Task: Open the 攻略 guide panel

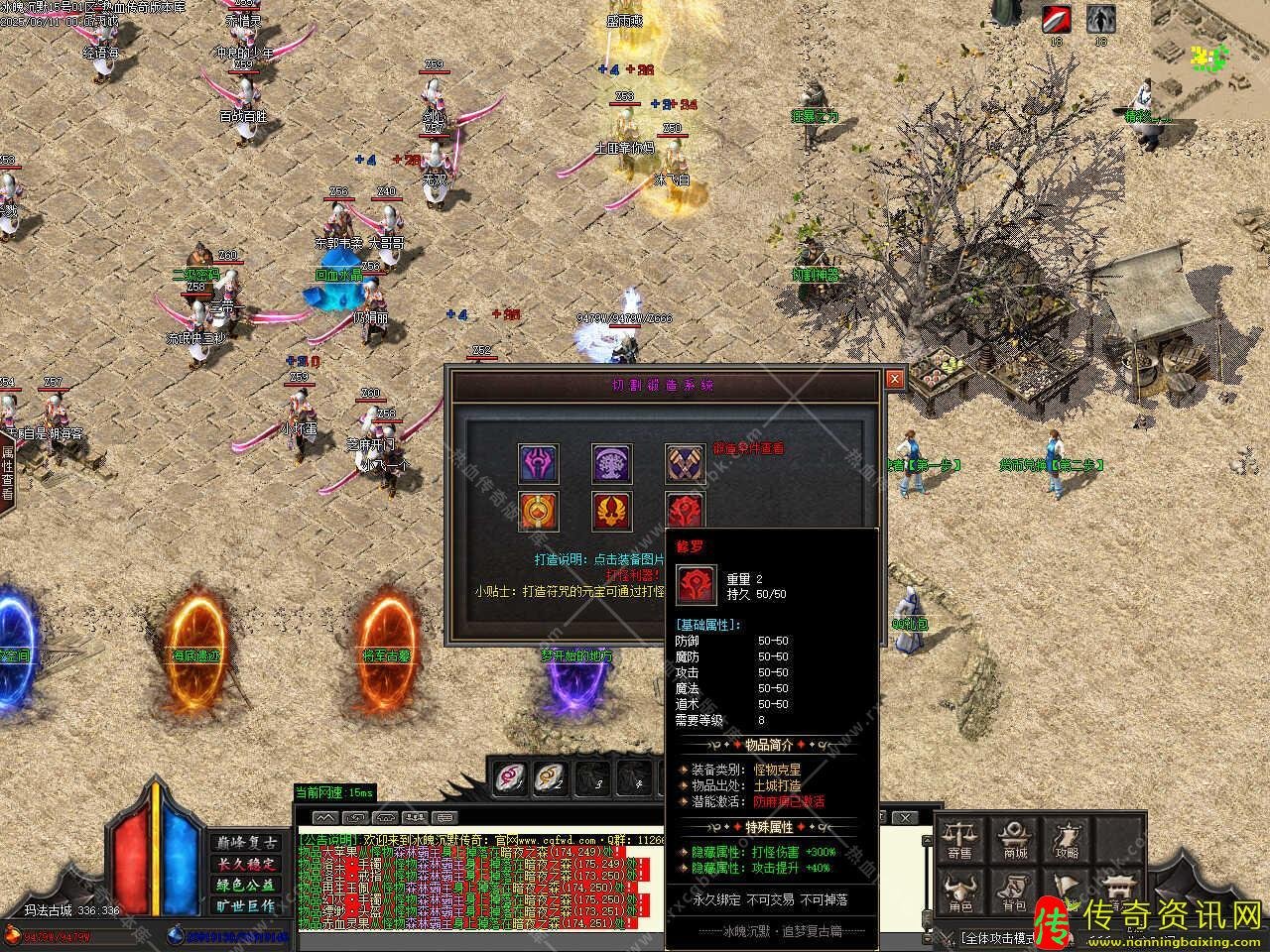Action: pyautogui.click(x=1068, y=840)
